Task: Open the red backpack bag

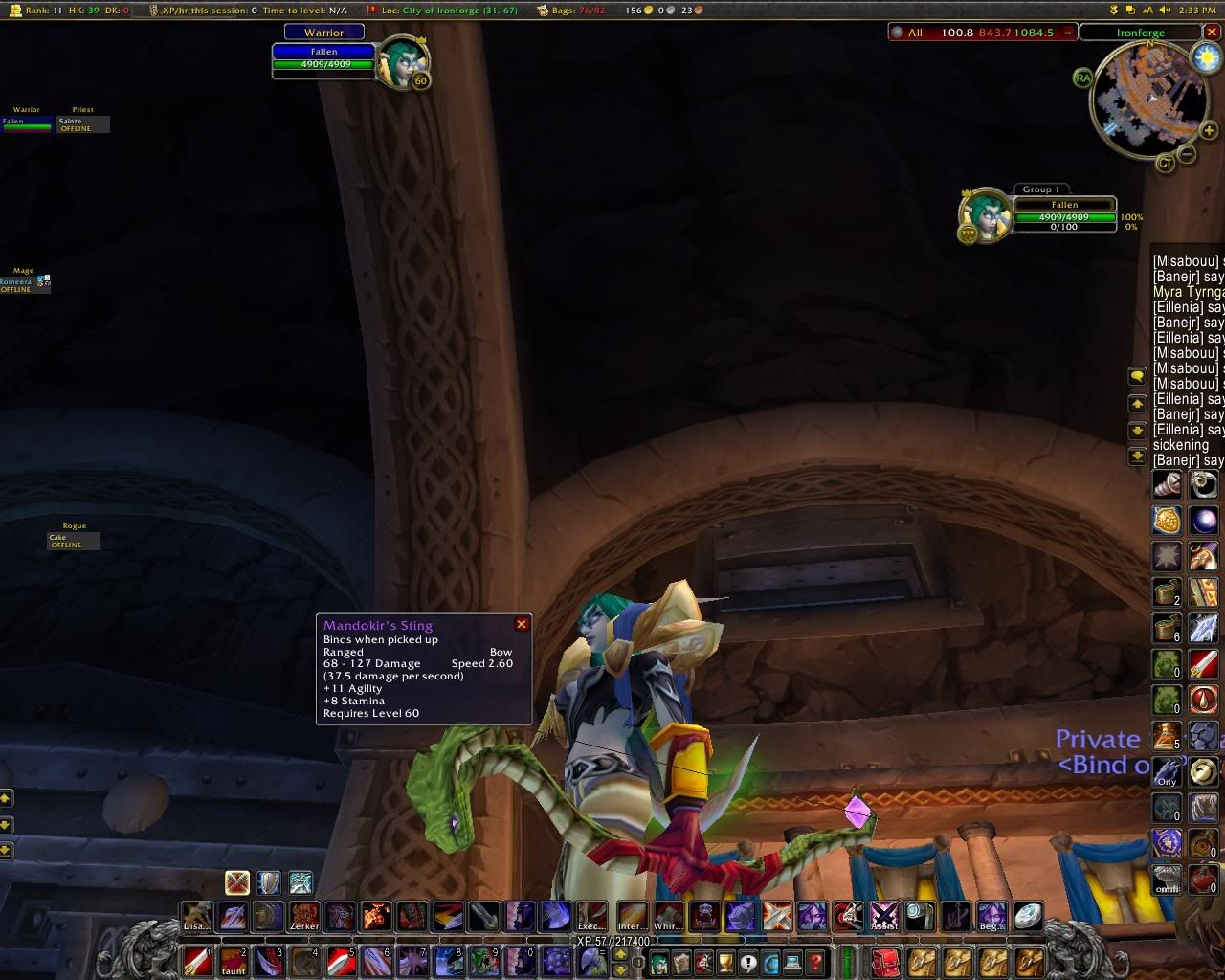Action: [885, 961]
